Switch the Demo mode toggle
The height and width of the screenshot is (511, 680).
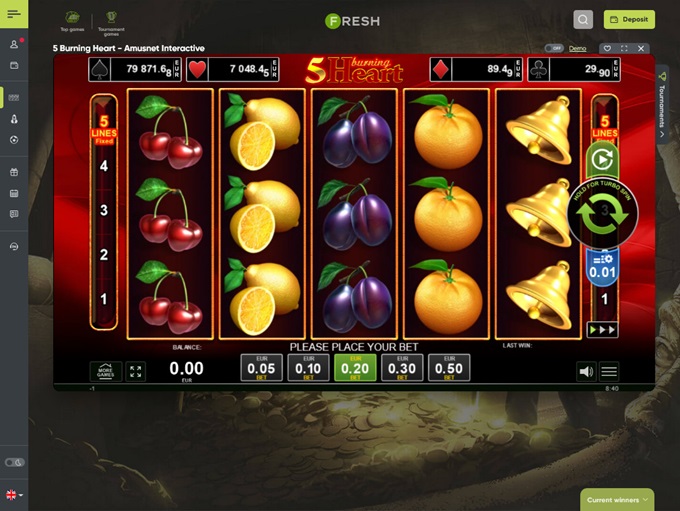[x=553, y=48]
